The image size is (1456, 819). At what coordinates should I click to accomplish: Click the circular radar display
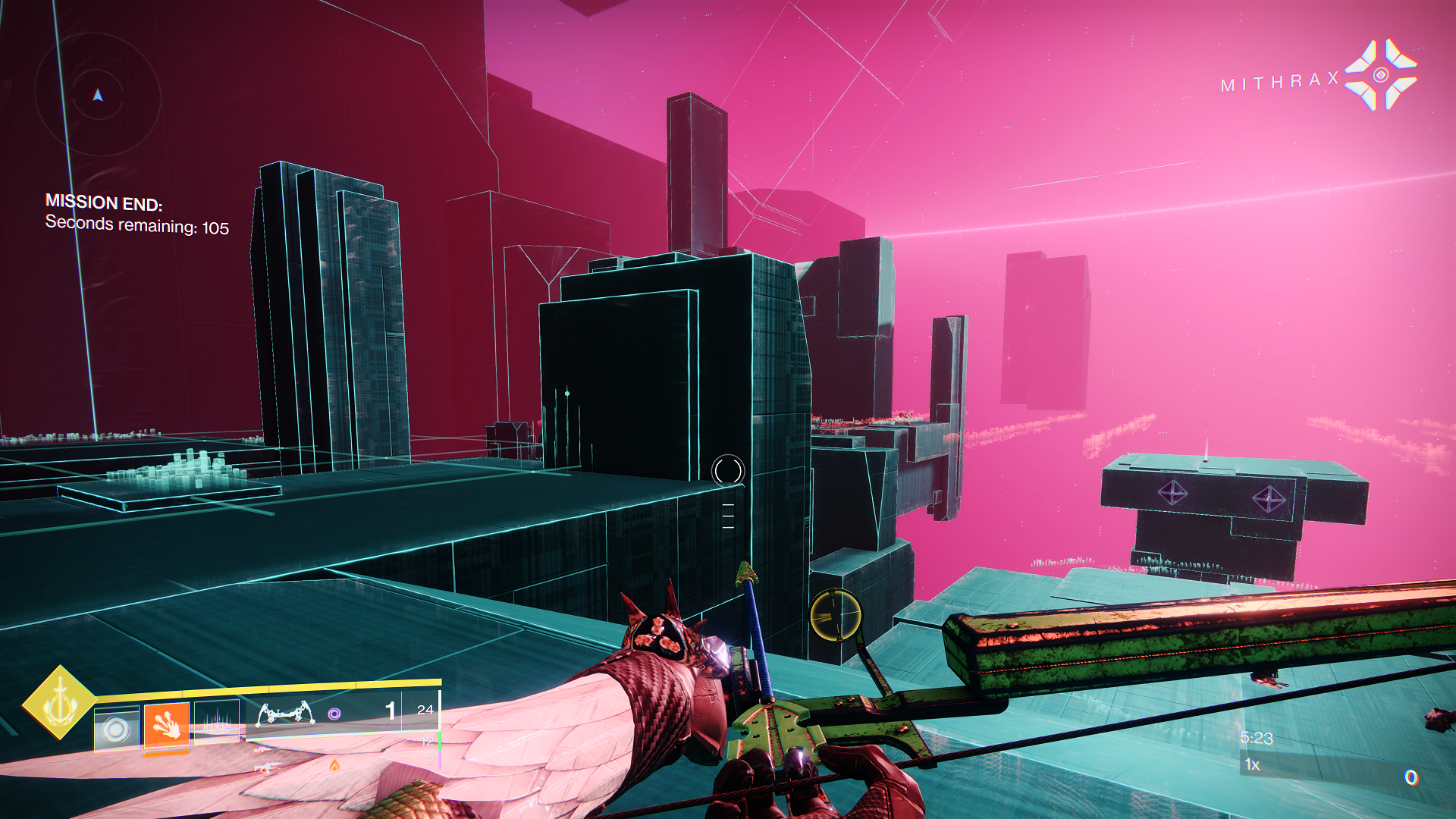(98, 94)
